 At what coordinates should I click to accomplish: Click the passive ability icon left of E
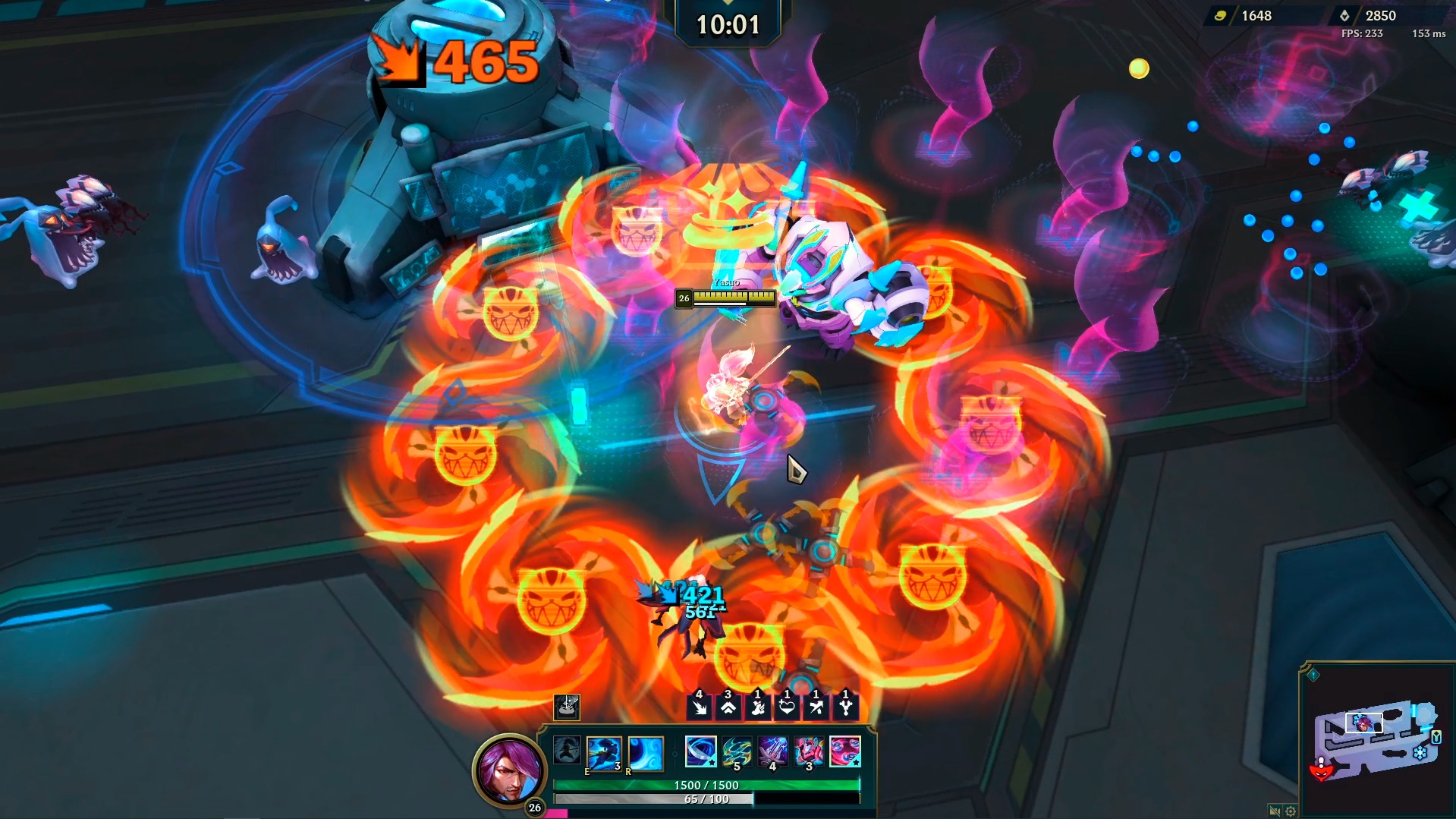(x=568, y=751)
